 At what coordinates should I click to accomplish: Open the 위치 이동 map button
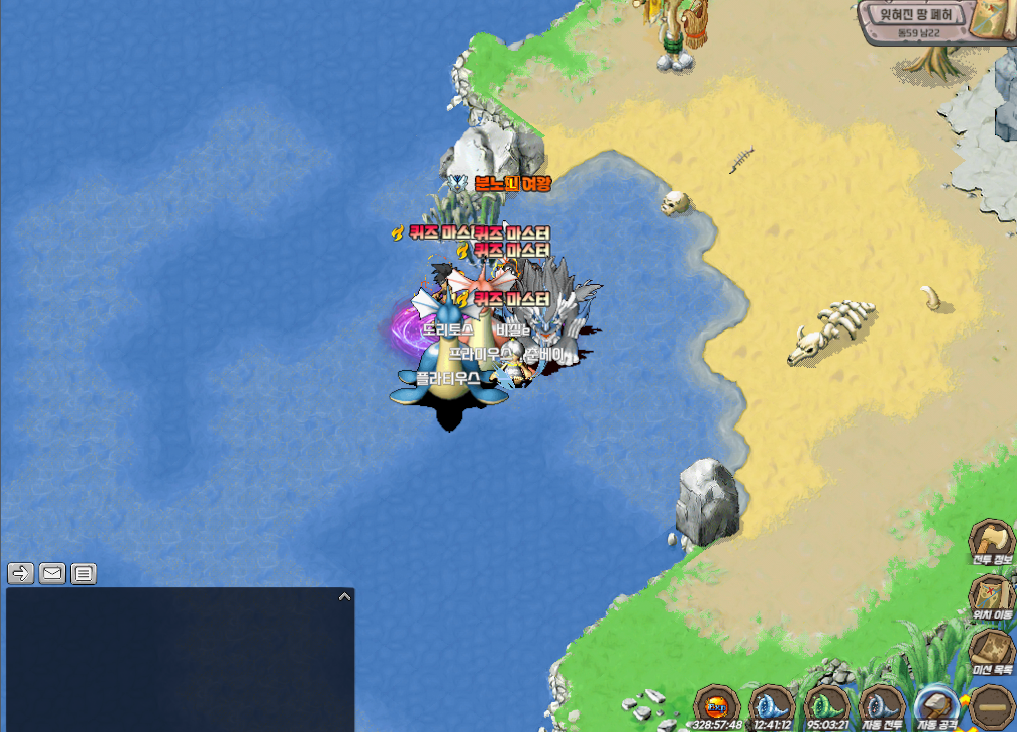(991, 597)
